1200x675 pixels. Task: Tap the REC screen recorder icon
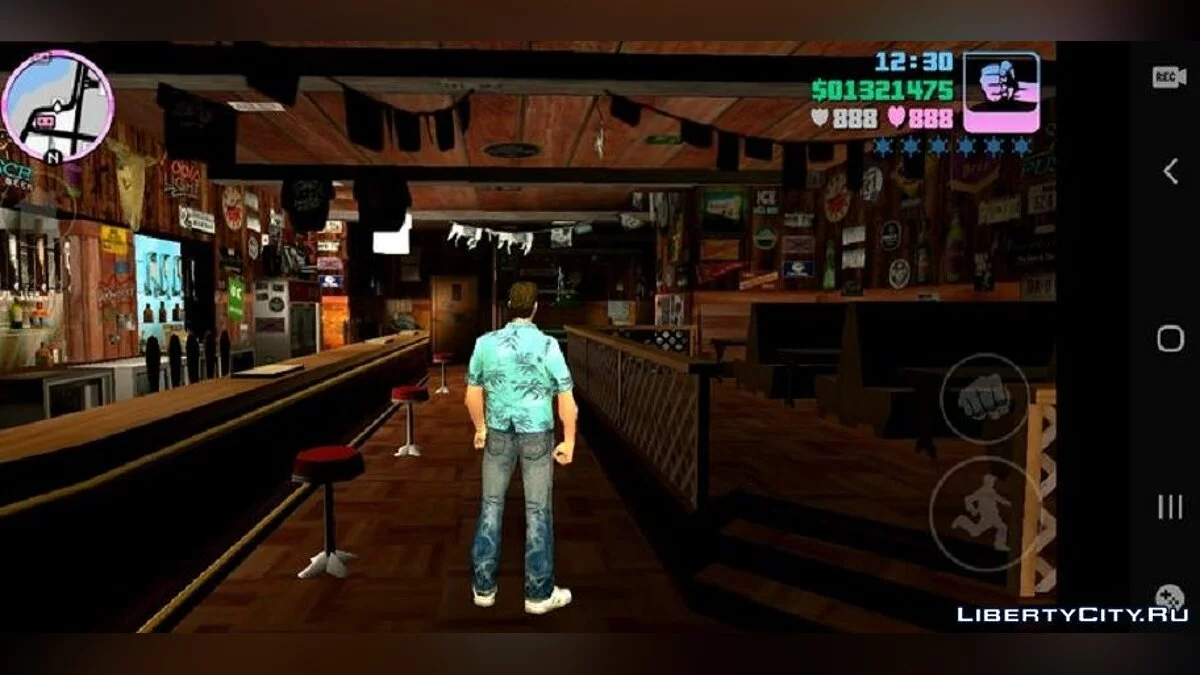click(x=1169, y=77)
